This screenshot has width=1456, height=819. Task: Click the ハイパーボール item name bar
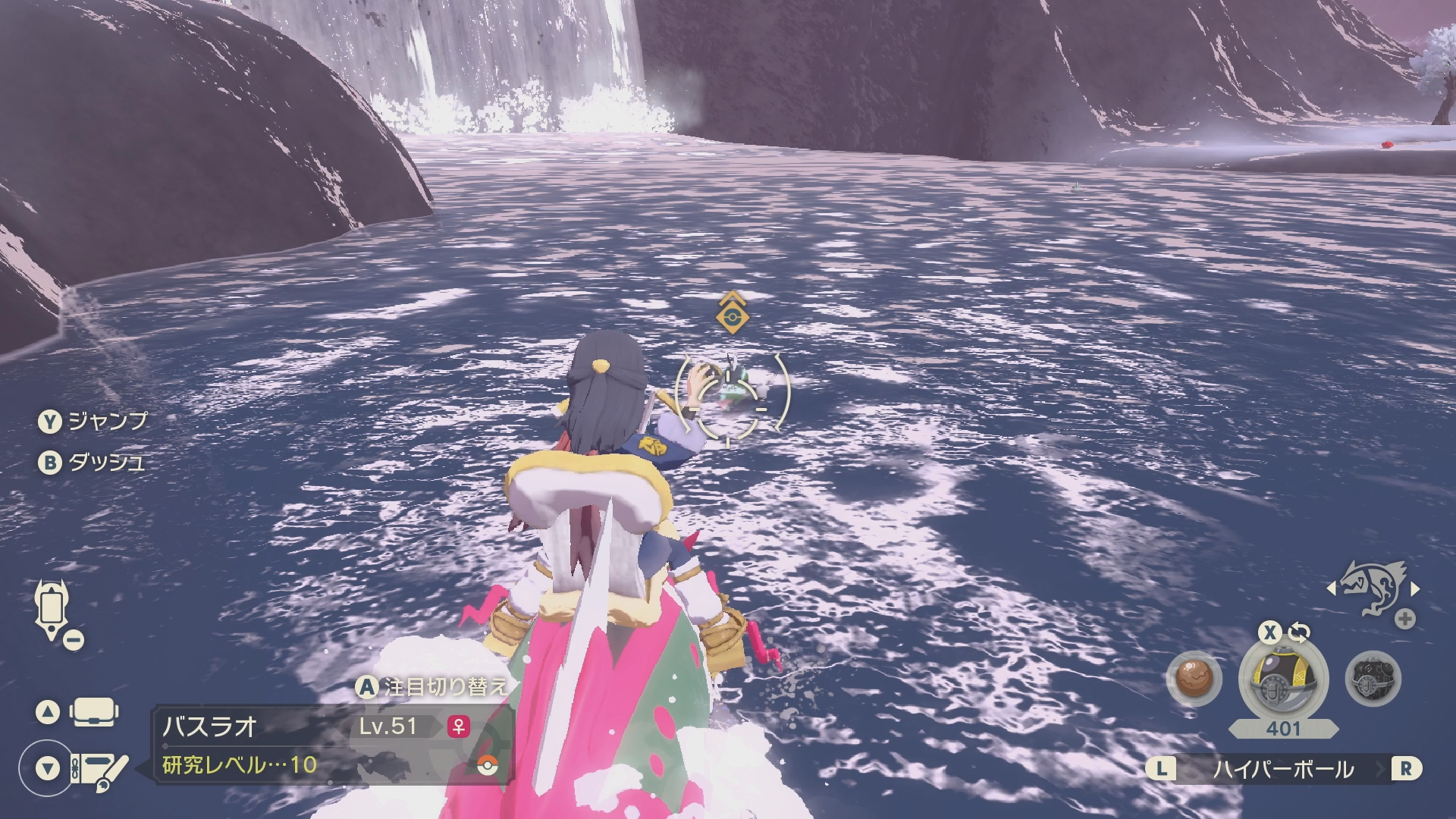pos(1282,769)
